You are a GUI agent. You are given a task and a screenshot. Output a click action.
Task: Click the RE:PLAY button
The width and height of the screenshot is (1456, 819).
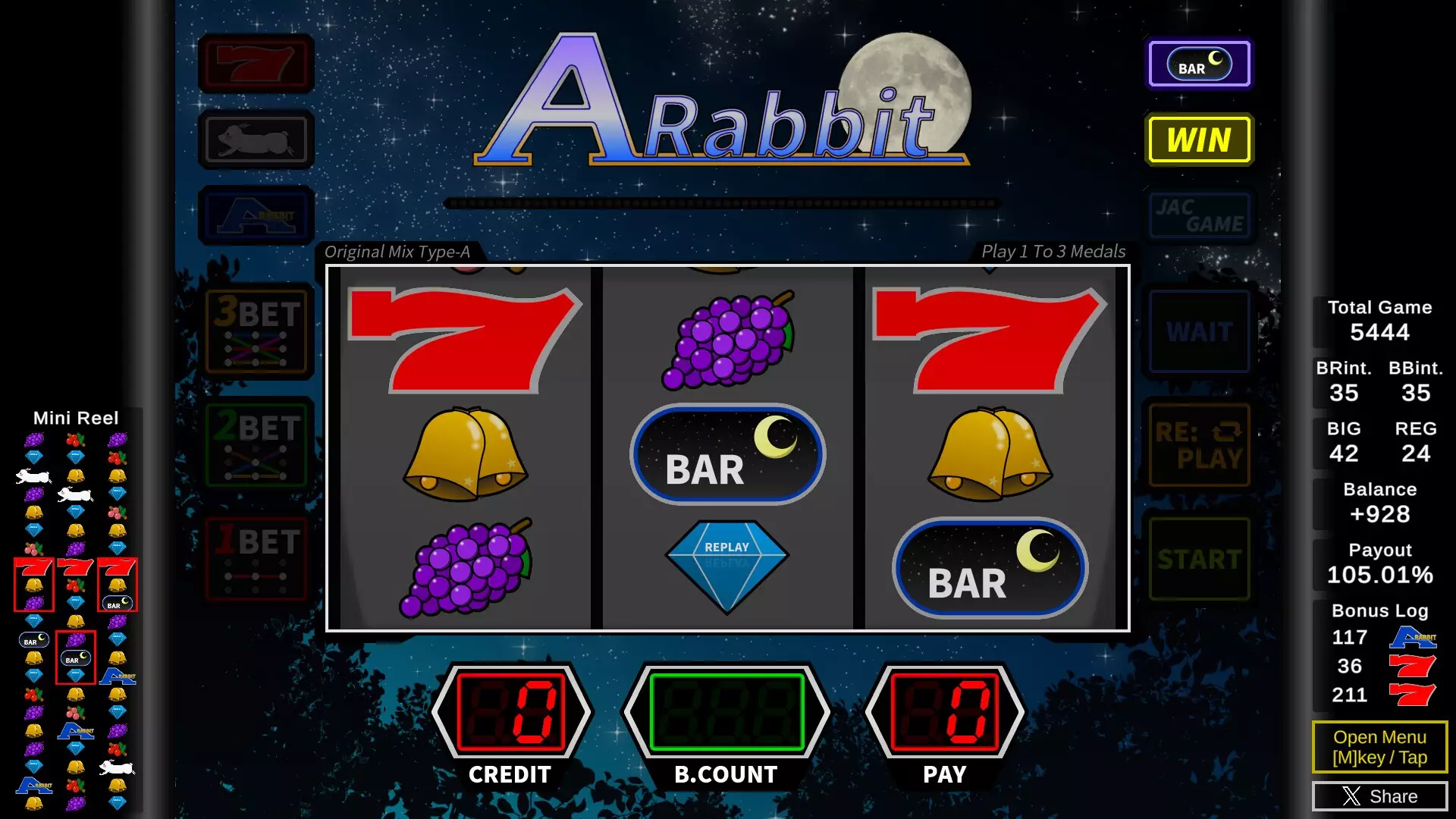coord(1199,445)
